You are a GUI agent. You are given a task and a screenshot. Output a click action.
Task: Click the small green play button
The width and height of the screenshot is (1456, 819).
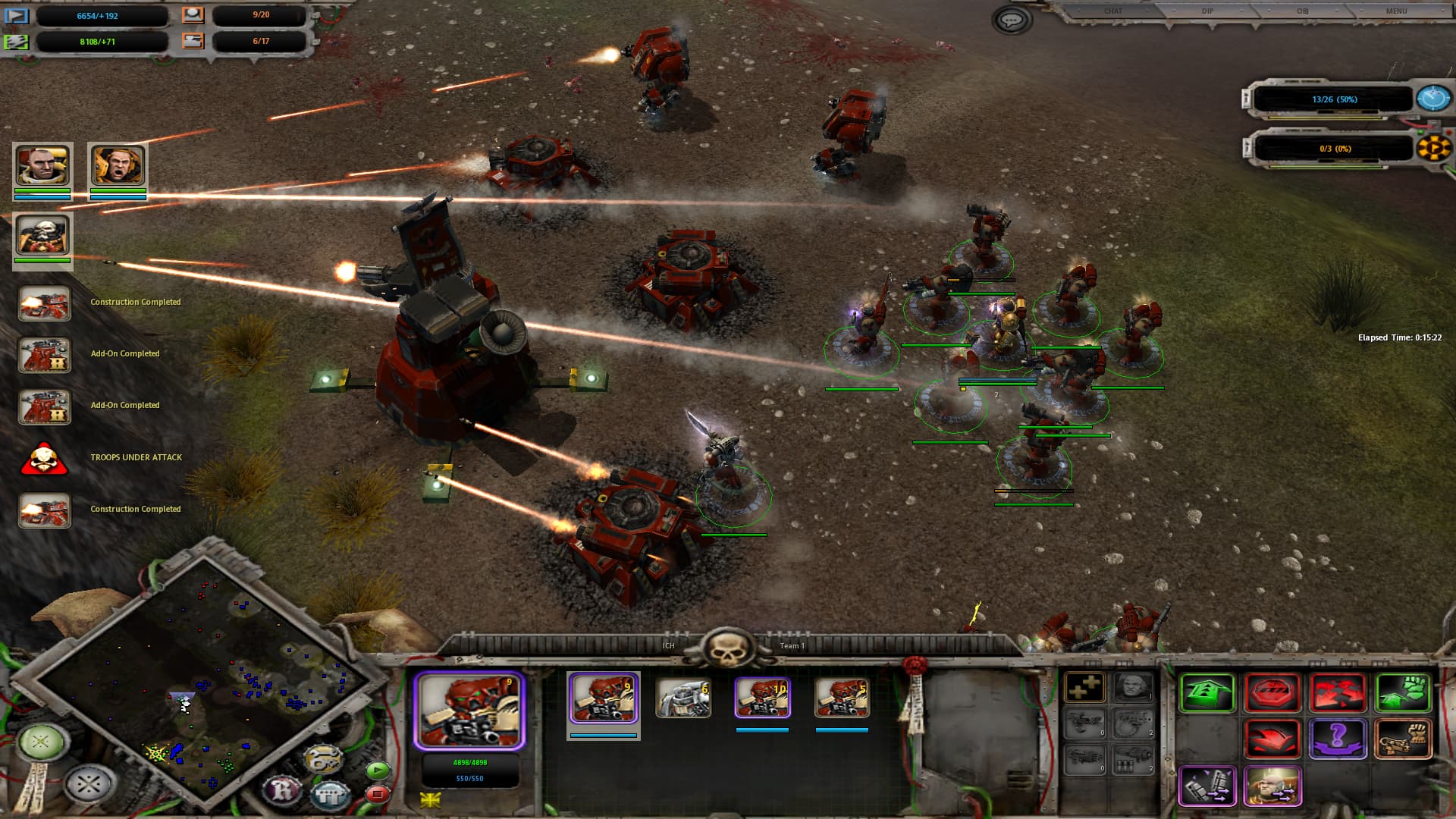click(377, 771)
